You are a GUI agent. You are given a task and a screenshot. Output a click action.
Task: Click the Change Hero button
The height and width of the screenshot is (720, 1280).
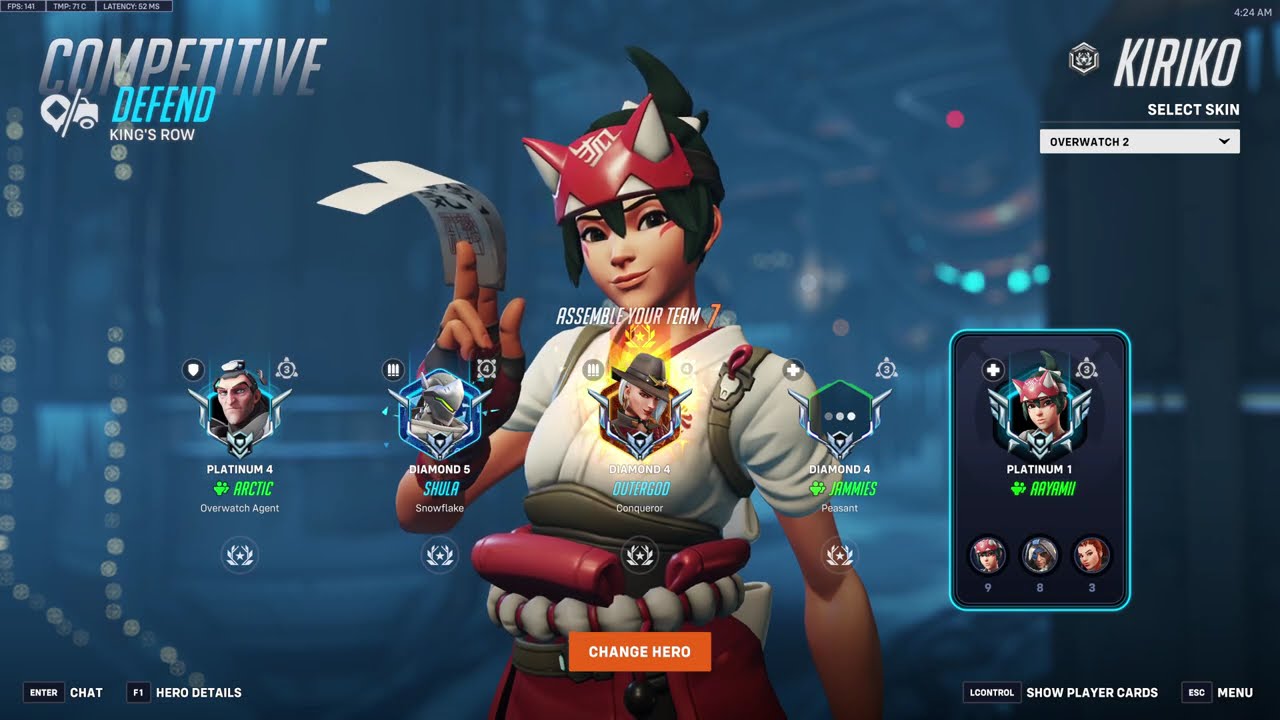[x=640, y=651]
